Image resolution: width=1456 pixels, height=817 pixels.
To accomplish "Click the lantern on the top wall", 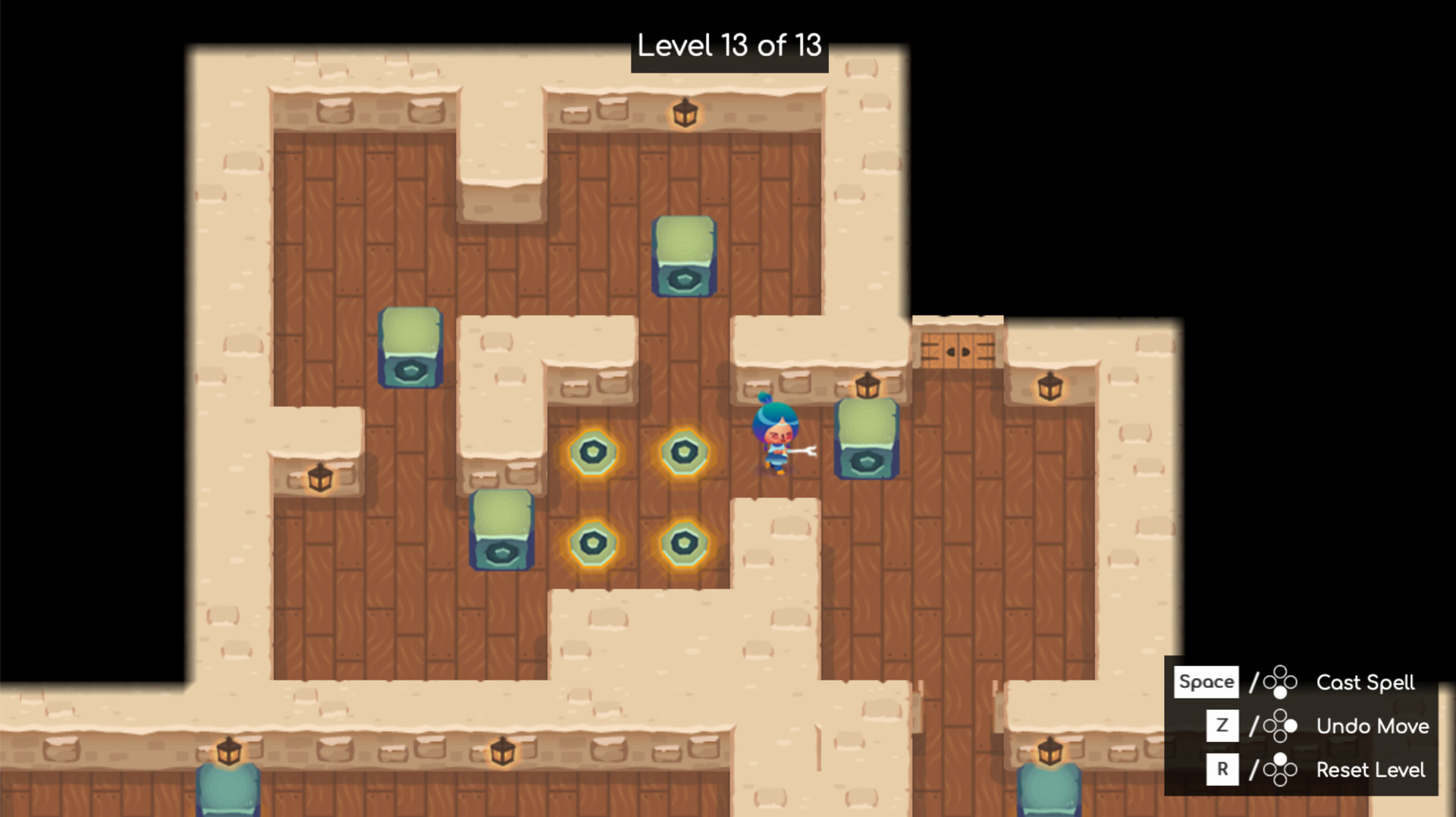I will pos(685,114).
